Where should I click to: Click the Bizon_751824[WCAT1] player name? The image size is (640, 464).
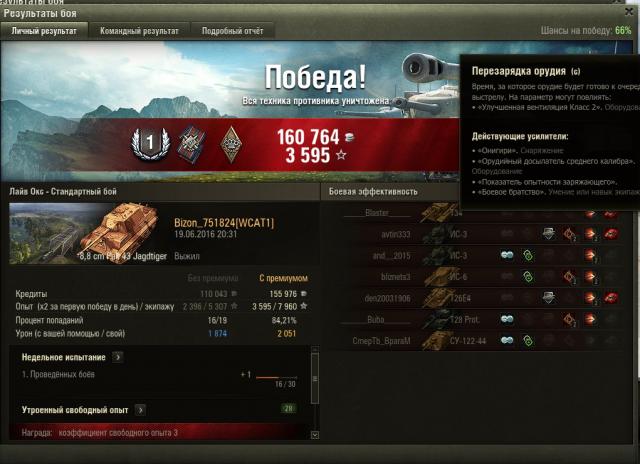[x=210, y=221]
